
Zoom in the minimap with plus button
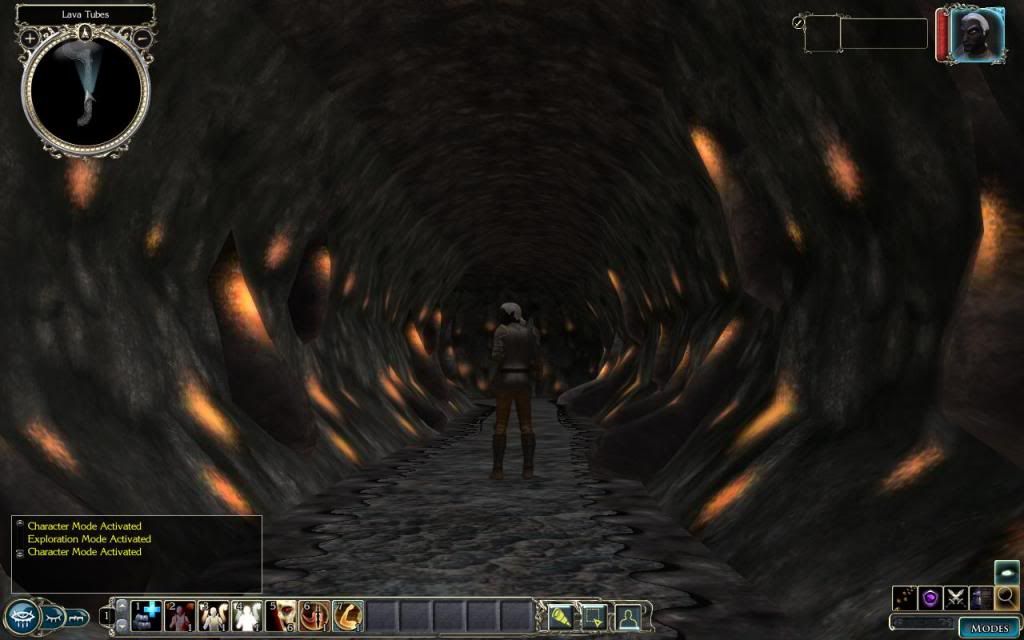point(30,38)
